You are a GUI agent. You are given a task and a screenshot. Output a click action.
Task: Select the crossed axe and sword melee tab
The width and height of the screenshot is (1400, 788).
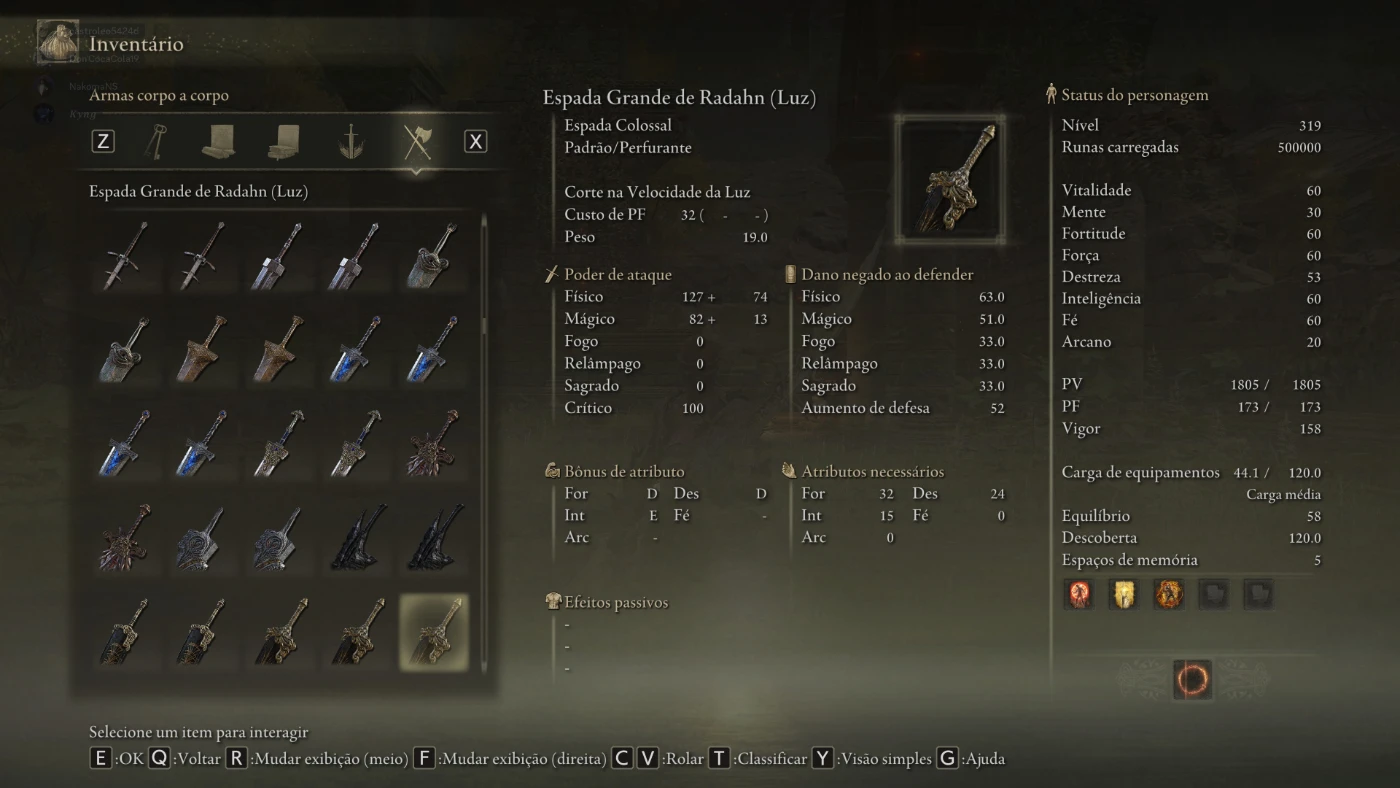click(x=416, y=141)
